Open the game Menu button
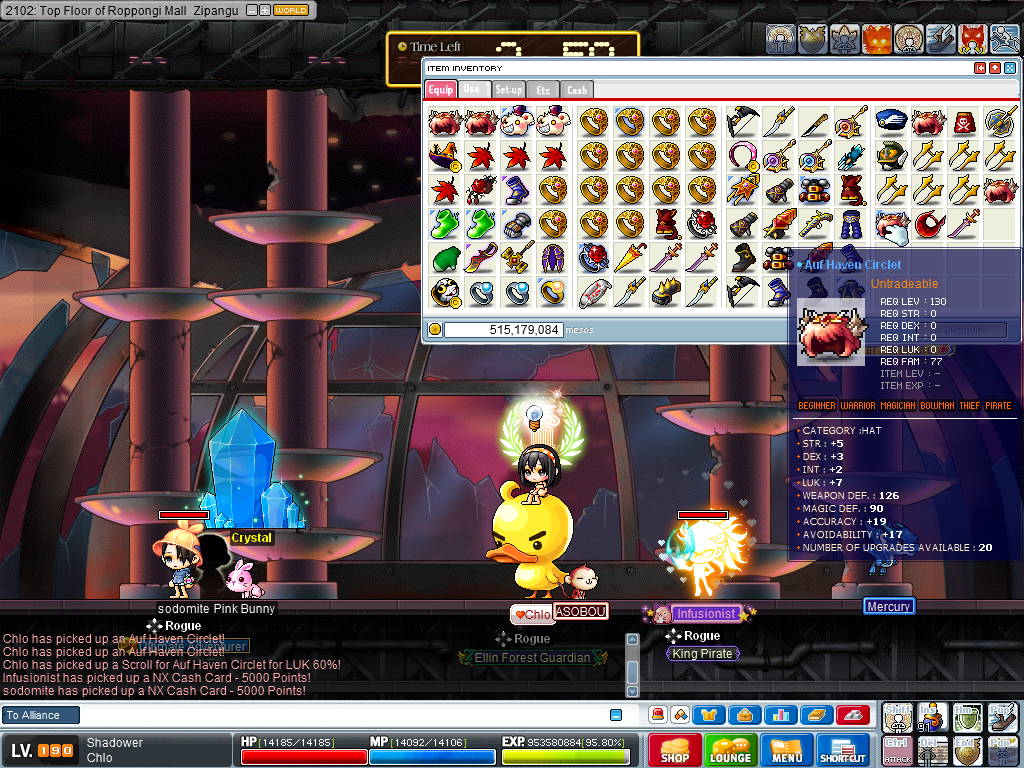The height and width of the screenshot is (768, 1024). click(786, 749)
